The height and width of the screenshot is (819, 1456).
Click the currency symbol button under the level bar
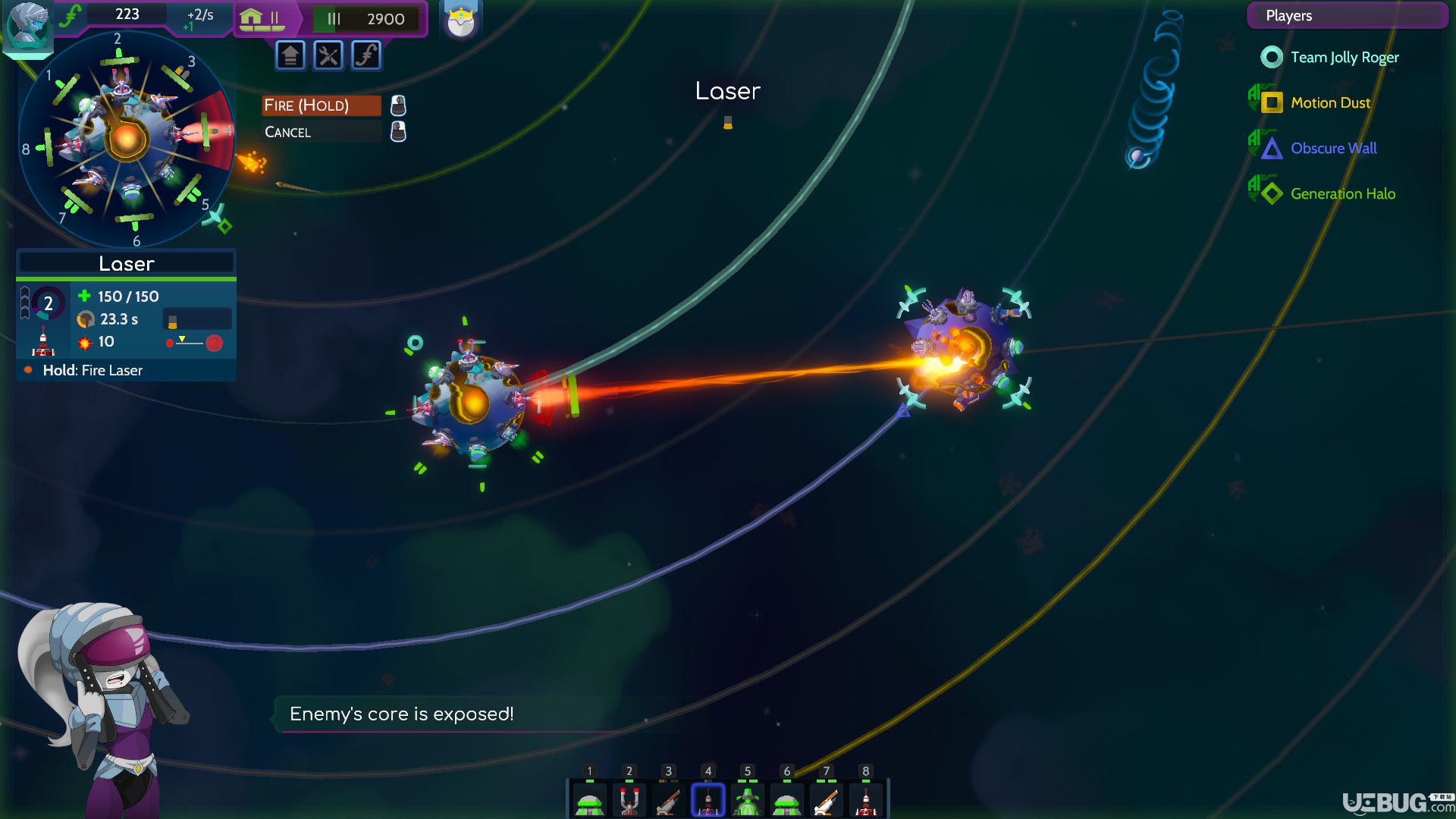coord(366,55)
